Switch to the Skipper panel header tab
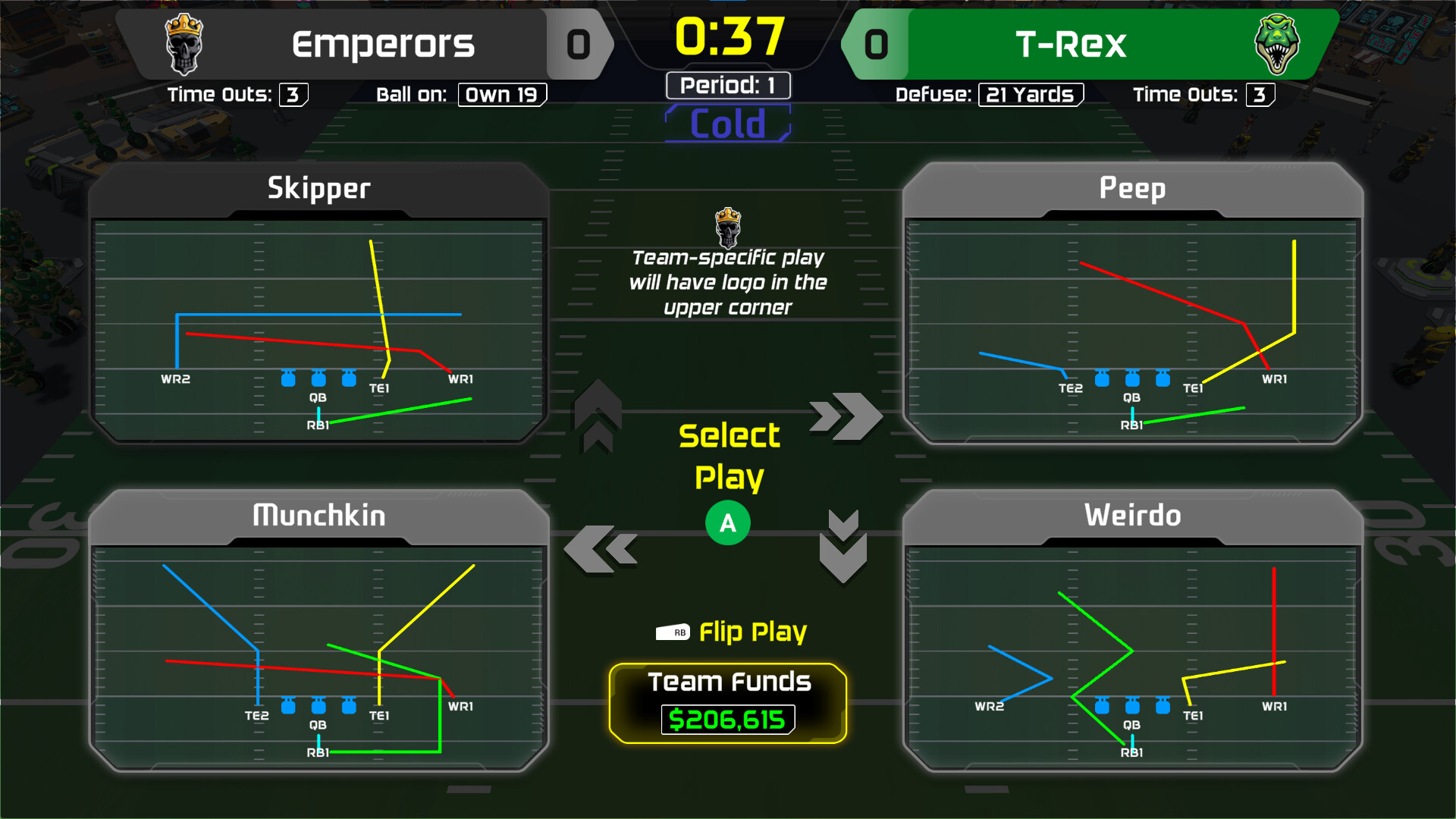 pyautogui.click(x=317, y=188)
